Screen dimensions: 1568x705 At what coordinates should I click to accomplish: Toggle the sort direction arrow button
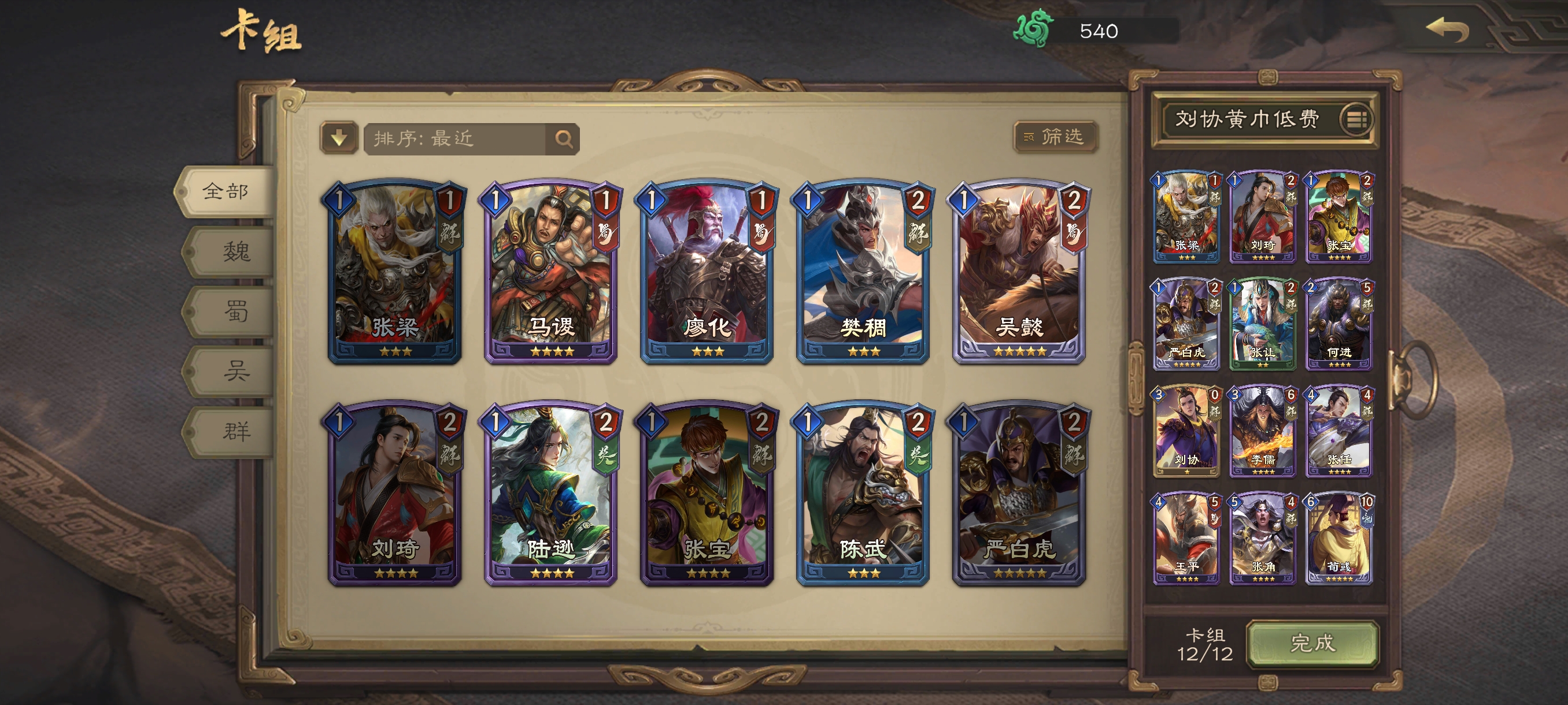click(339, 138)
